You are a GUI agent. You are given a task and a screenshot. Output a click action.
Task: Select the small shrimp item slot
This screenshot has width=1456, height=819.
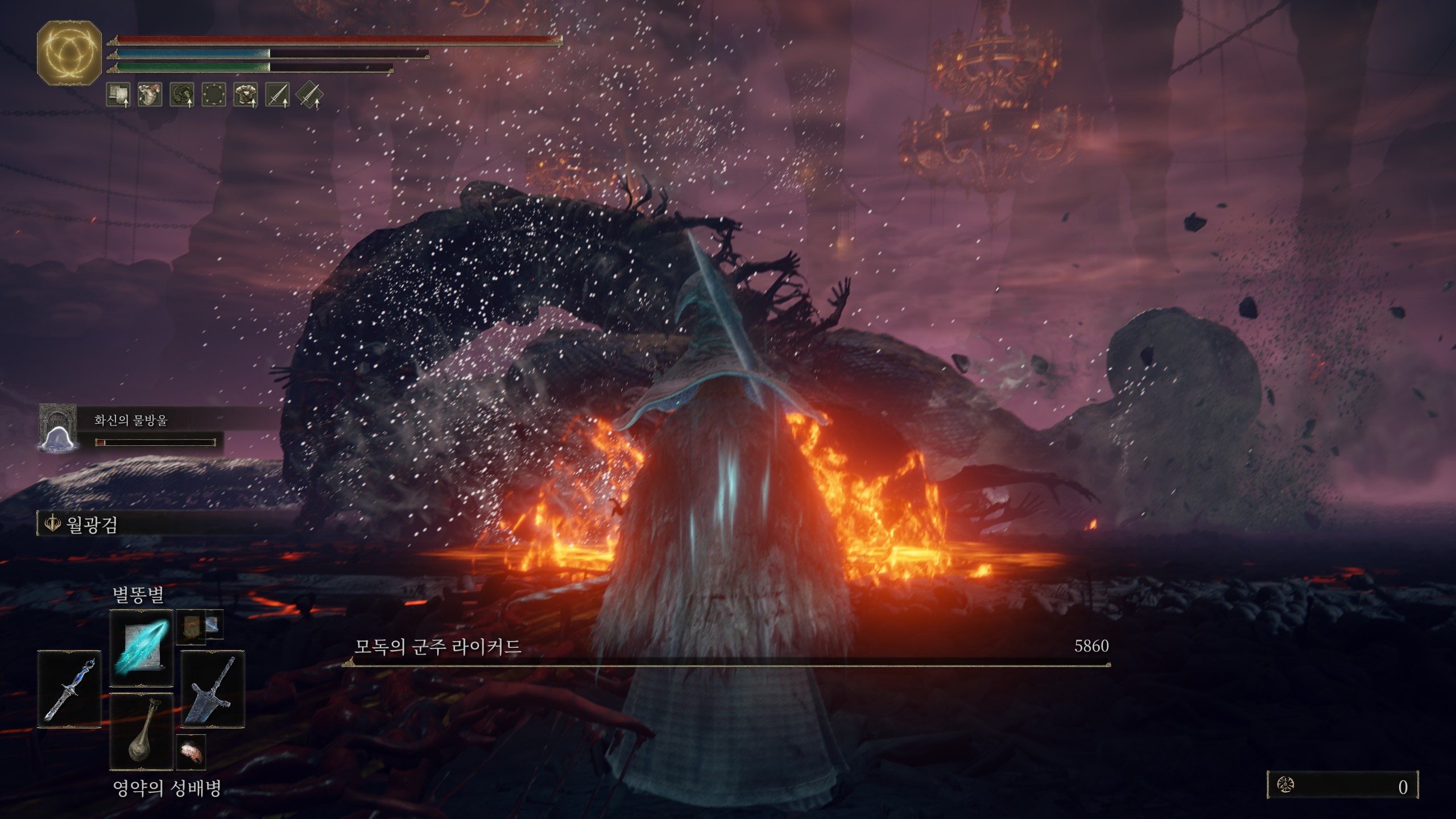191,752
